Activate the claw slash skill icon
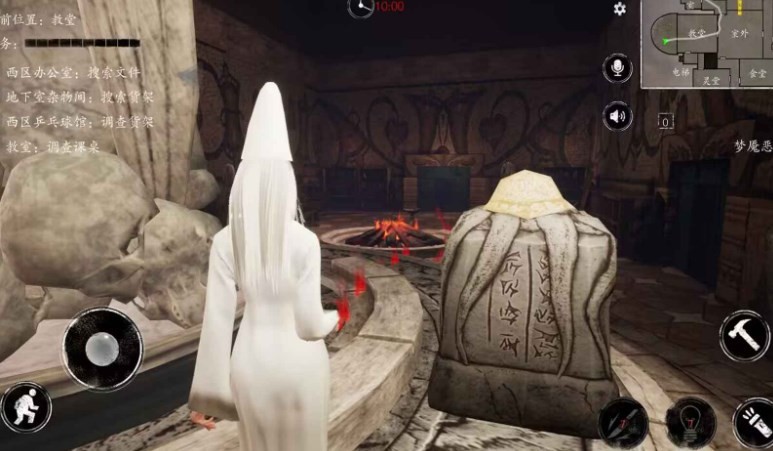This screenshot has height=451, width=773. pos(623,422)
